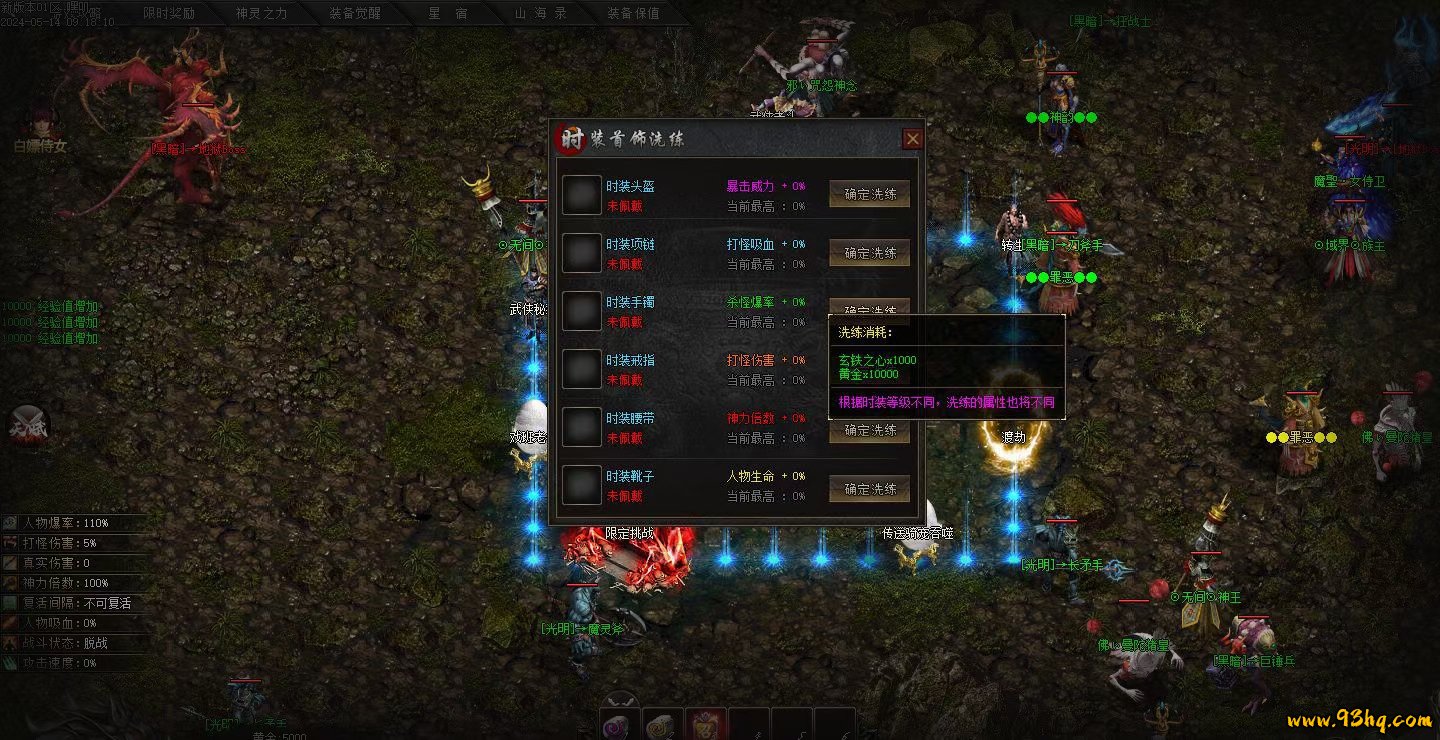Confirm refining for the 时装头盔 row
This screenshot has height=740, width=1440.
point(870,195)
